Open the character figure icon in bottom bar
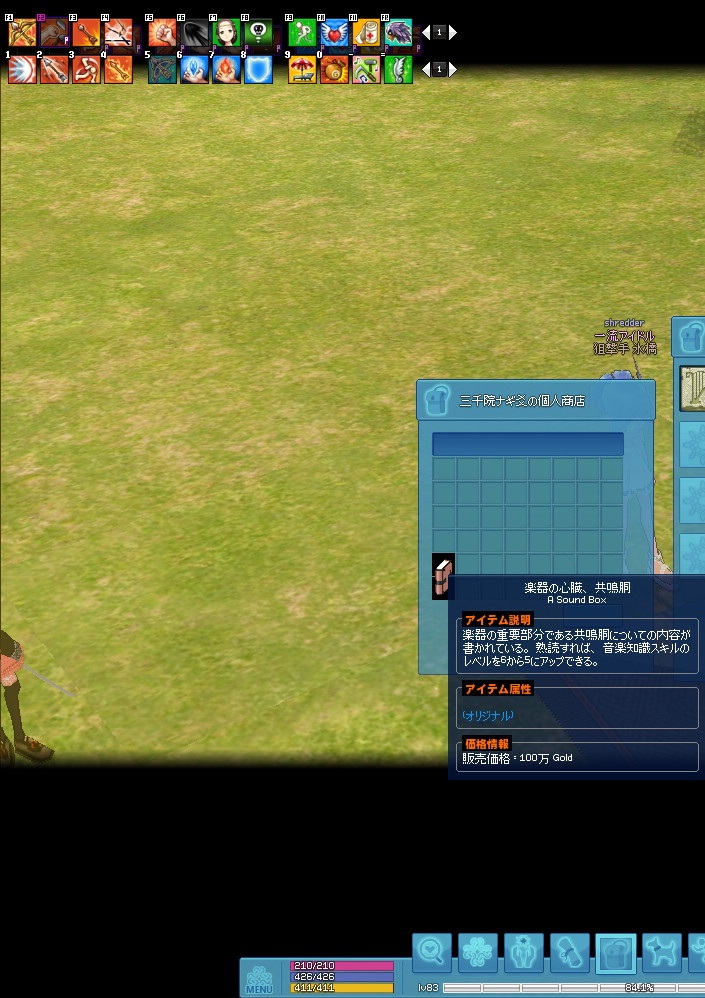Screen dimensions: 705x998 pos(524,953)
